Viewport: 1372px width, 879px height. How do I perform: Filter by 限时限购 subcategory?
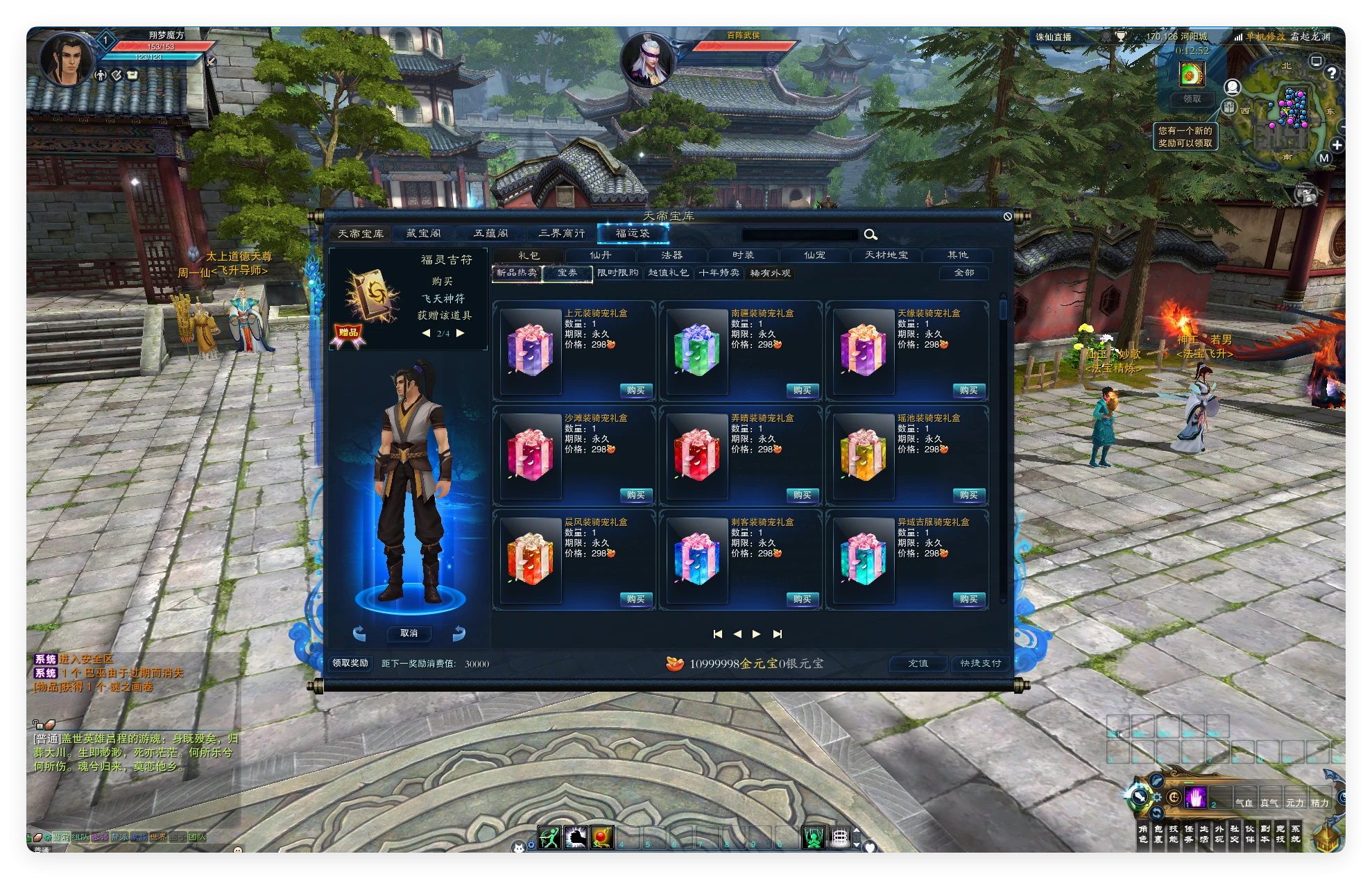coord(617,273)
